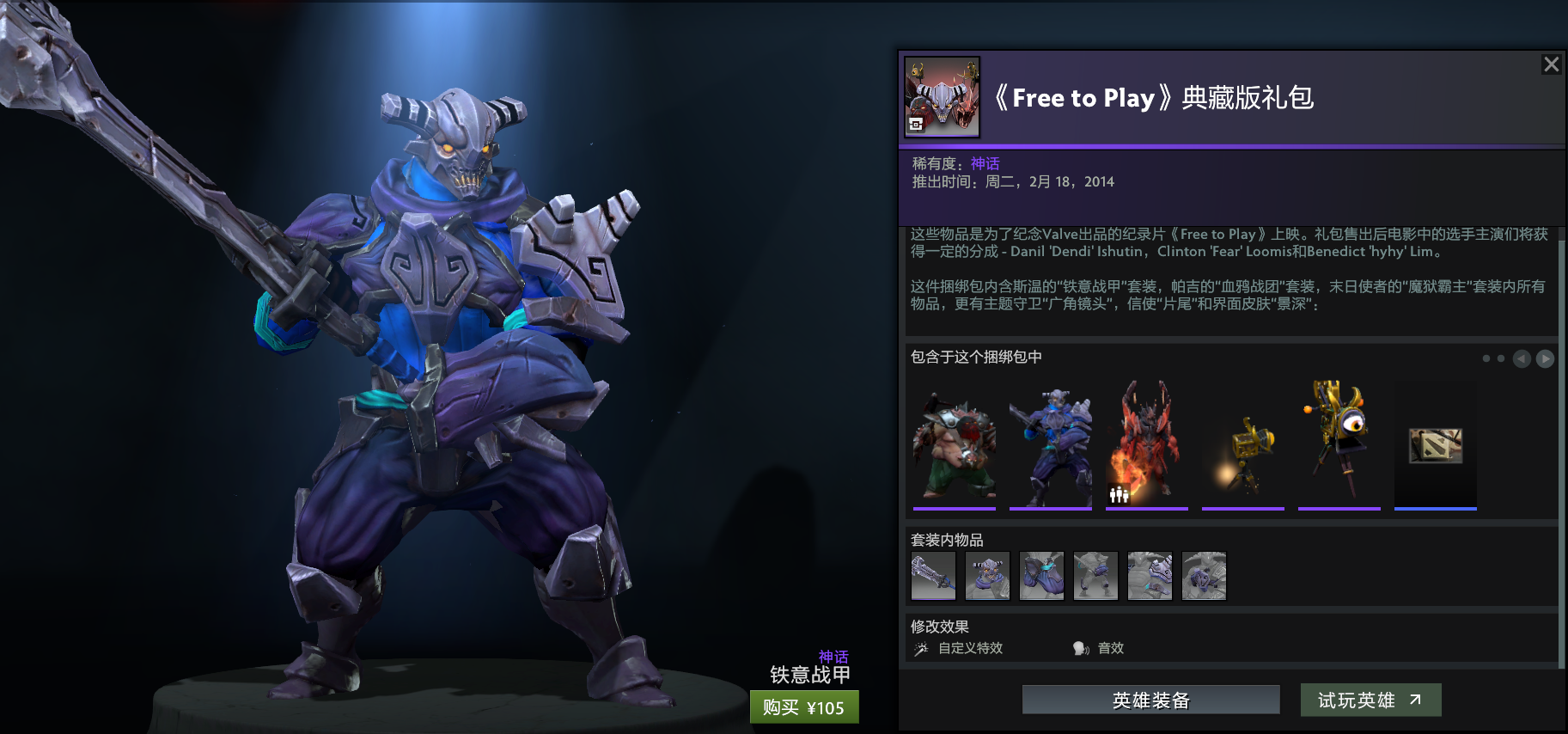Click the right arrow to browse more bundle items
The height and width of the screenshot is (734, 1568).
pyautogui.click(x=1545, y=358)
